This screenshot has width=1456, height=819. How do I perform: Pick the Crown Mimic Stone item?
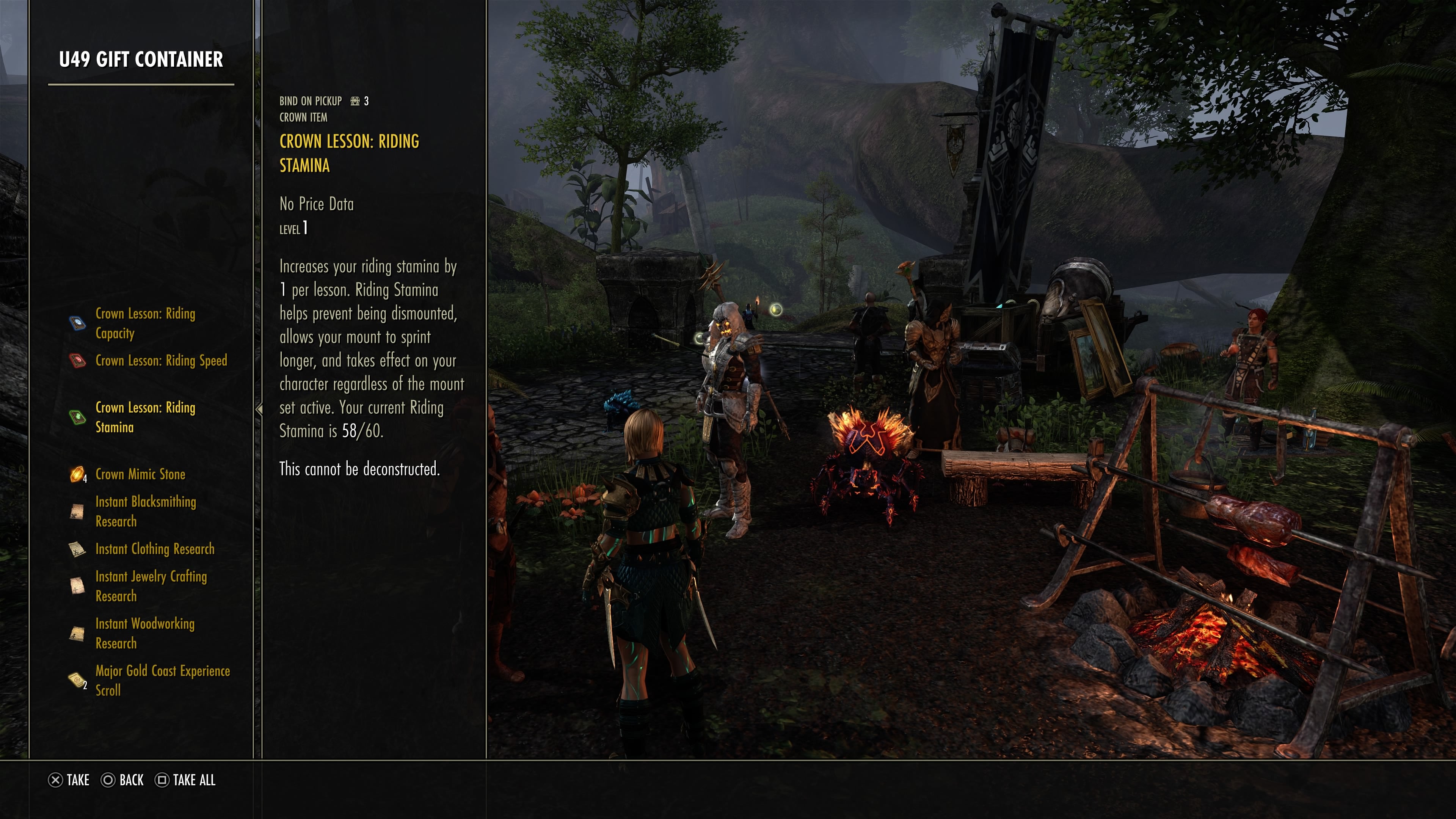coord(140,474)
